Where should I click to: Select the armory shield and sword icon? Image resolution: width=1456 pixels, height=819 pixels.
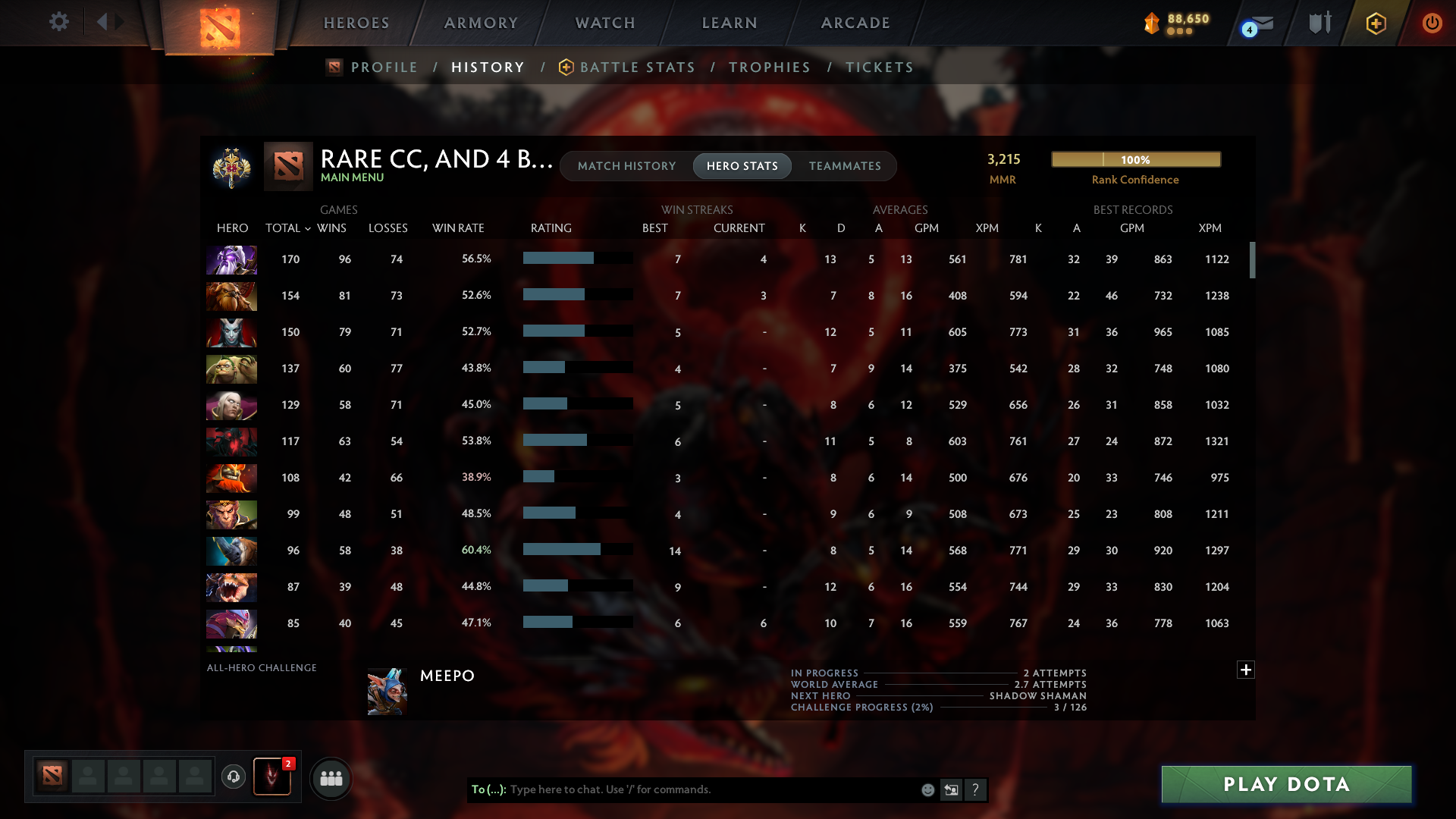pyautogui.click(x=1319, y=23)
